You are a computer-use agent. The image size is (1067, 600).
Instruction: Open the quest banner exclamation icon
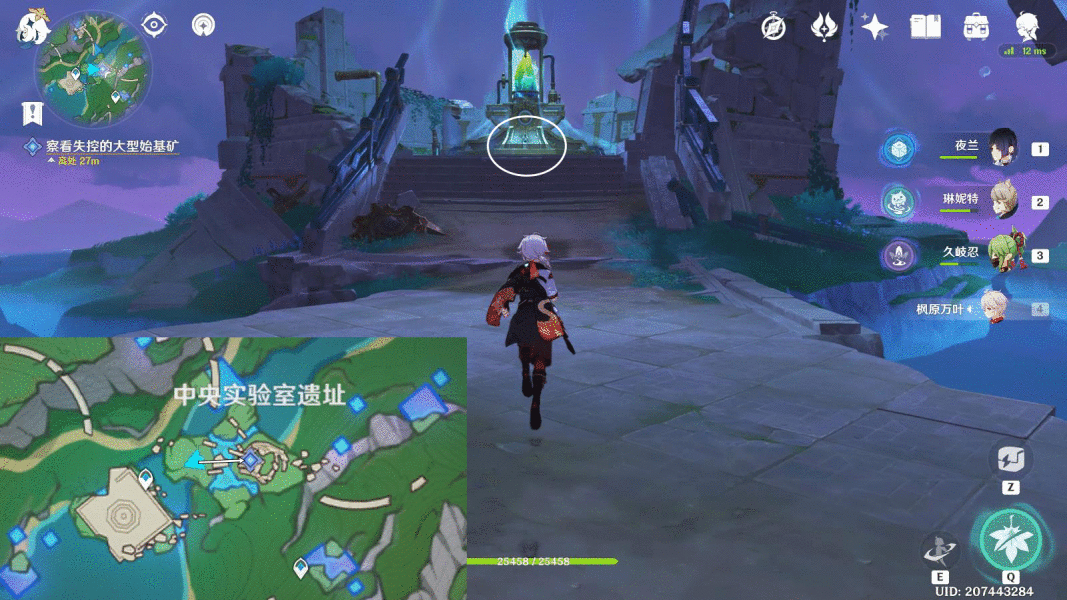(35, 113)
